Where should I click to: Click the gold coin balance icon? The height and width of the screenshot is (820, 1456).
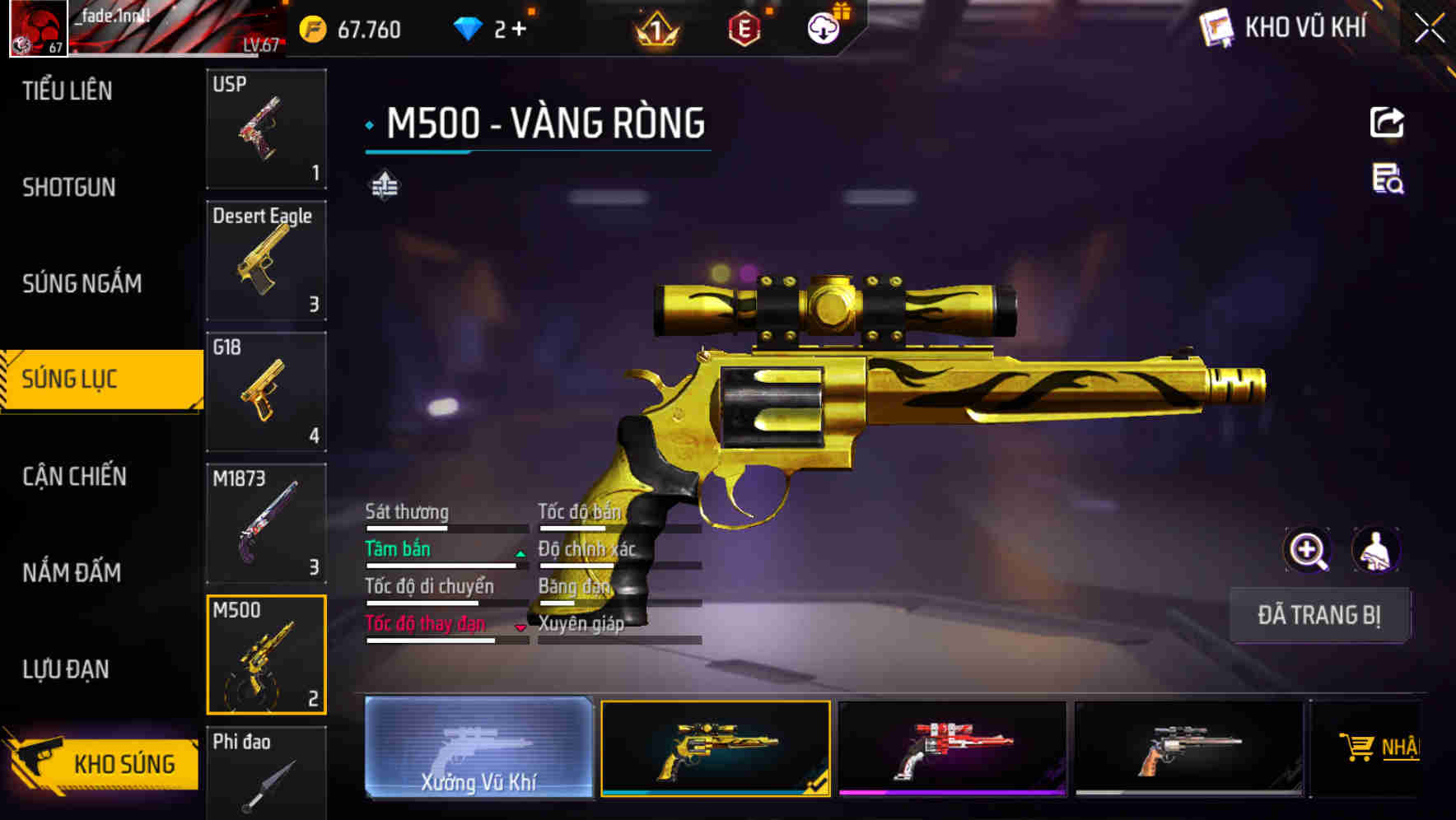click(311, 29)
